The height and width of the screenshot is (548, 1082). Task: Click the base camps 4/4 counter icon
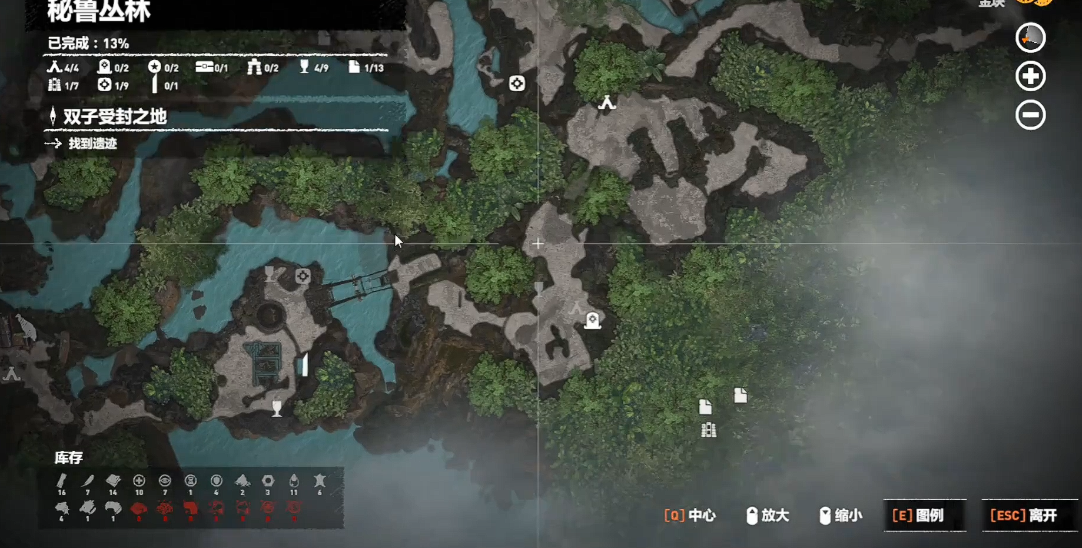(x=55, y=68)
